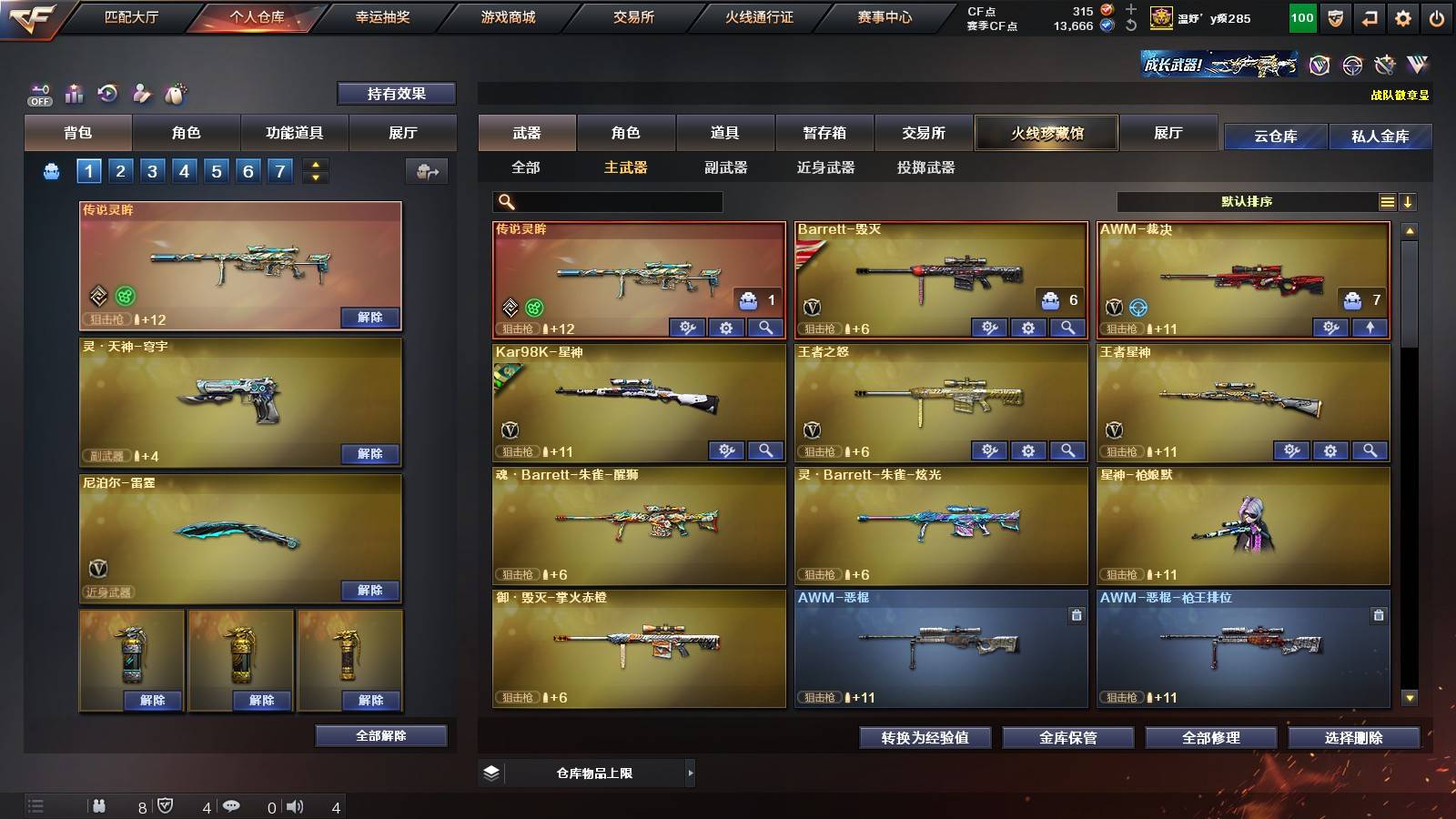Click the 全部解除 button below the backpack
This screenshot has width=1456, height=819.
pyautogui.click(x=382, y=735)
